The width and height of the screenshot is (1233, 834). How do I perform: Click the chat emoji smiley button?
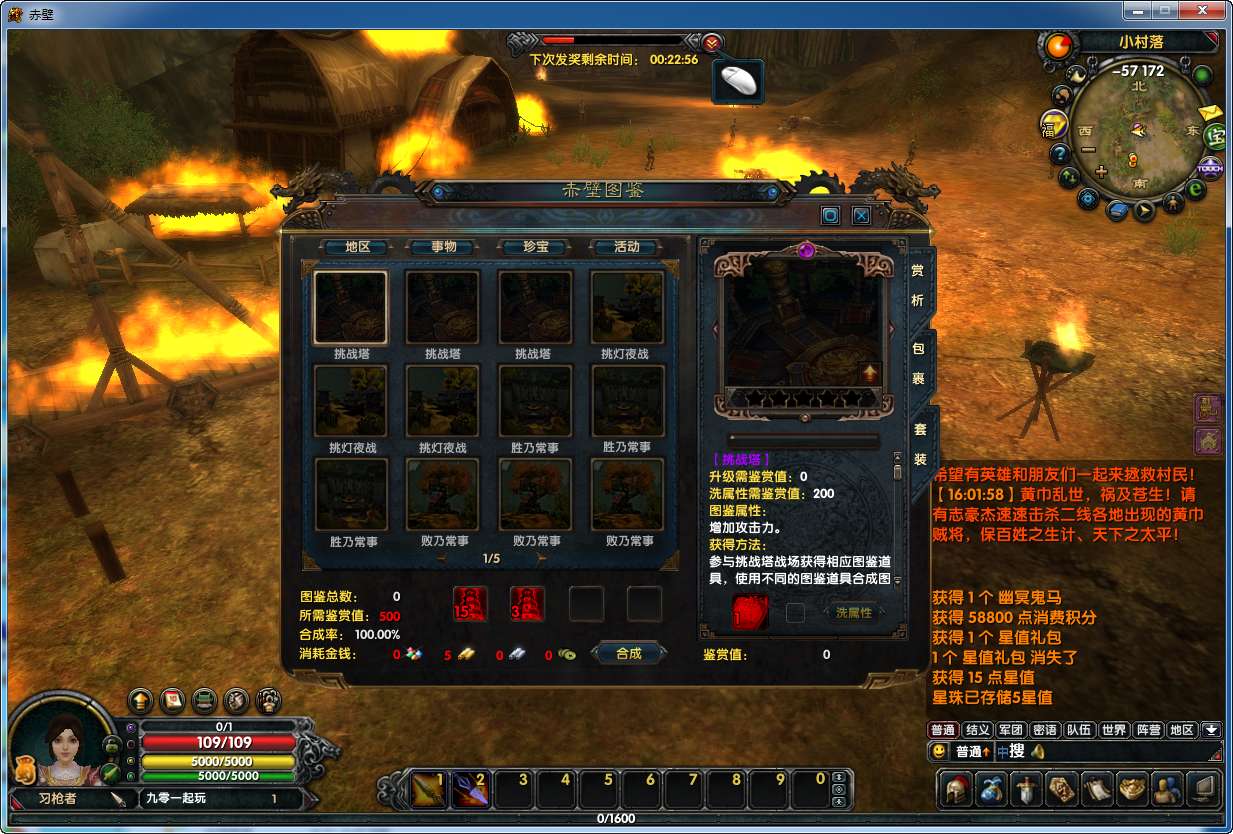(x=939, y=751)
